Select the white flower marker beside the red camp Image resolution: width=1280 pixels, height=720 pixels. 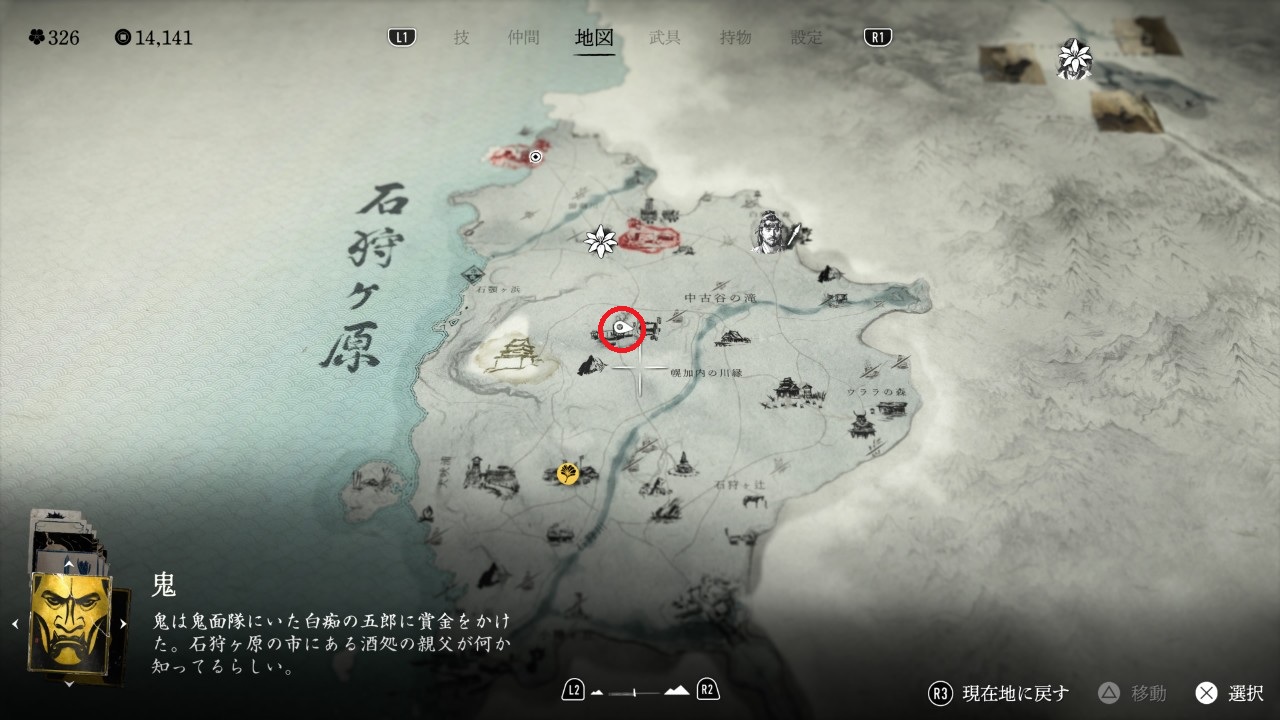click(600, 240)
